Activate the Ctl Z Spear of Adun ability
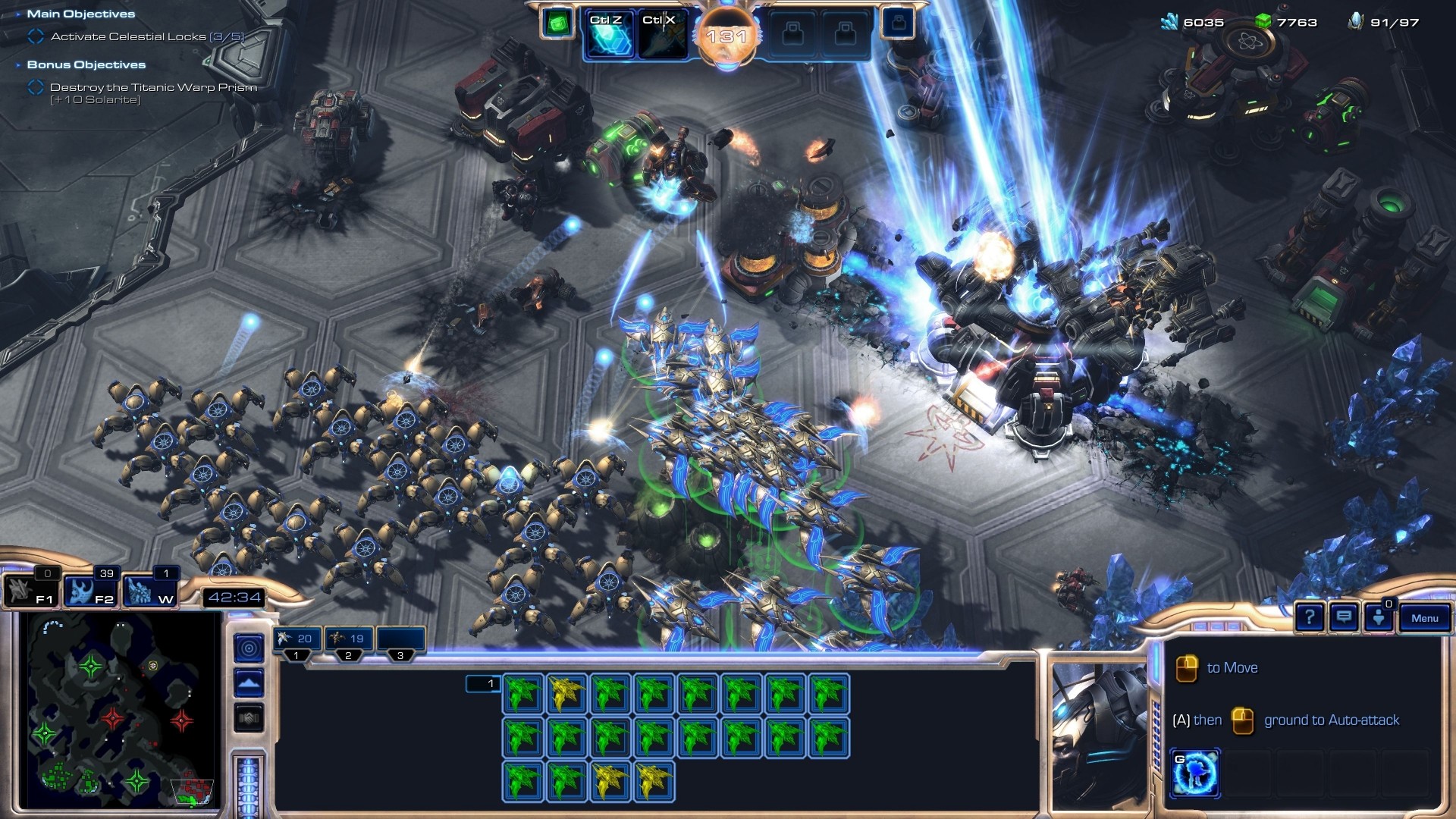The height and width of the screenshot is (819, 1456). click(x=608, y=35)
